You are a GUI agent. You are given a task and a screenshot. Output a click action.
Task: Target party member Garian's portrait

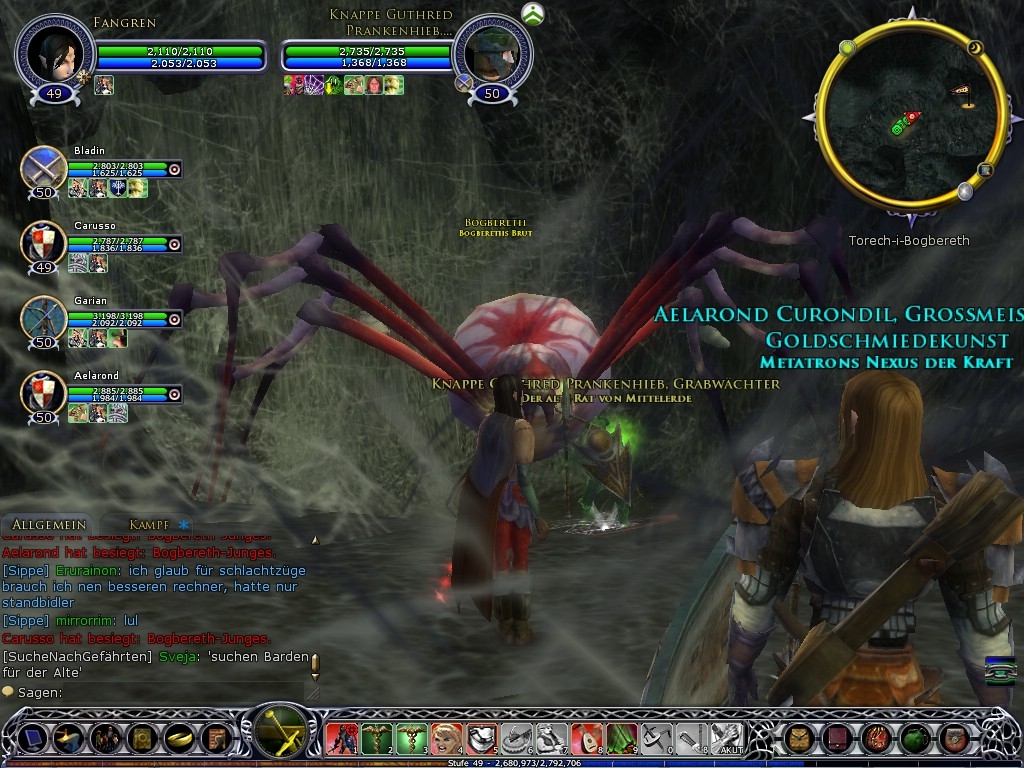pyautogui.click(x=44, y=318)
